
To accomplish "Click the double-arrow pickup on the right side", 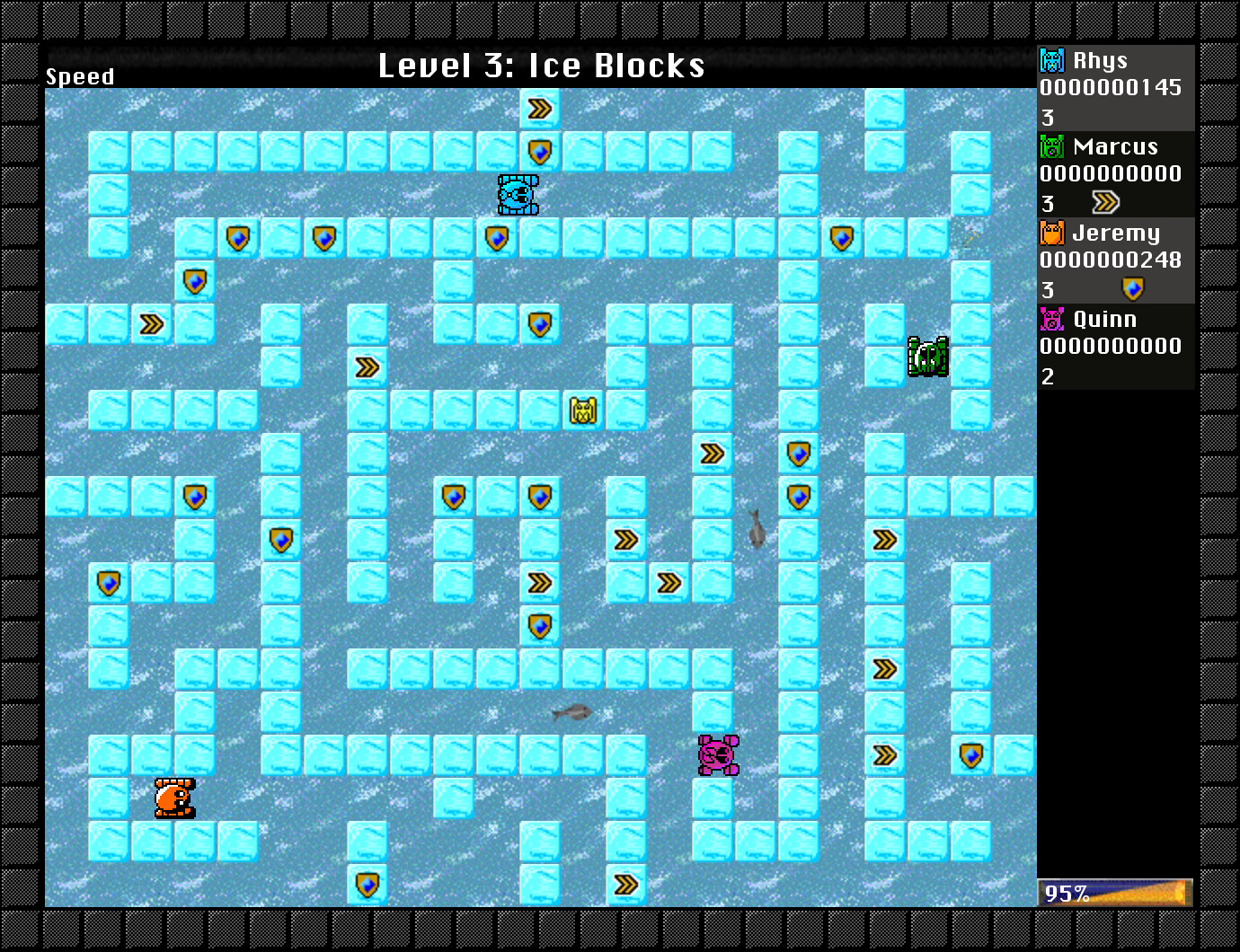I will coord(885,539).
